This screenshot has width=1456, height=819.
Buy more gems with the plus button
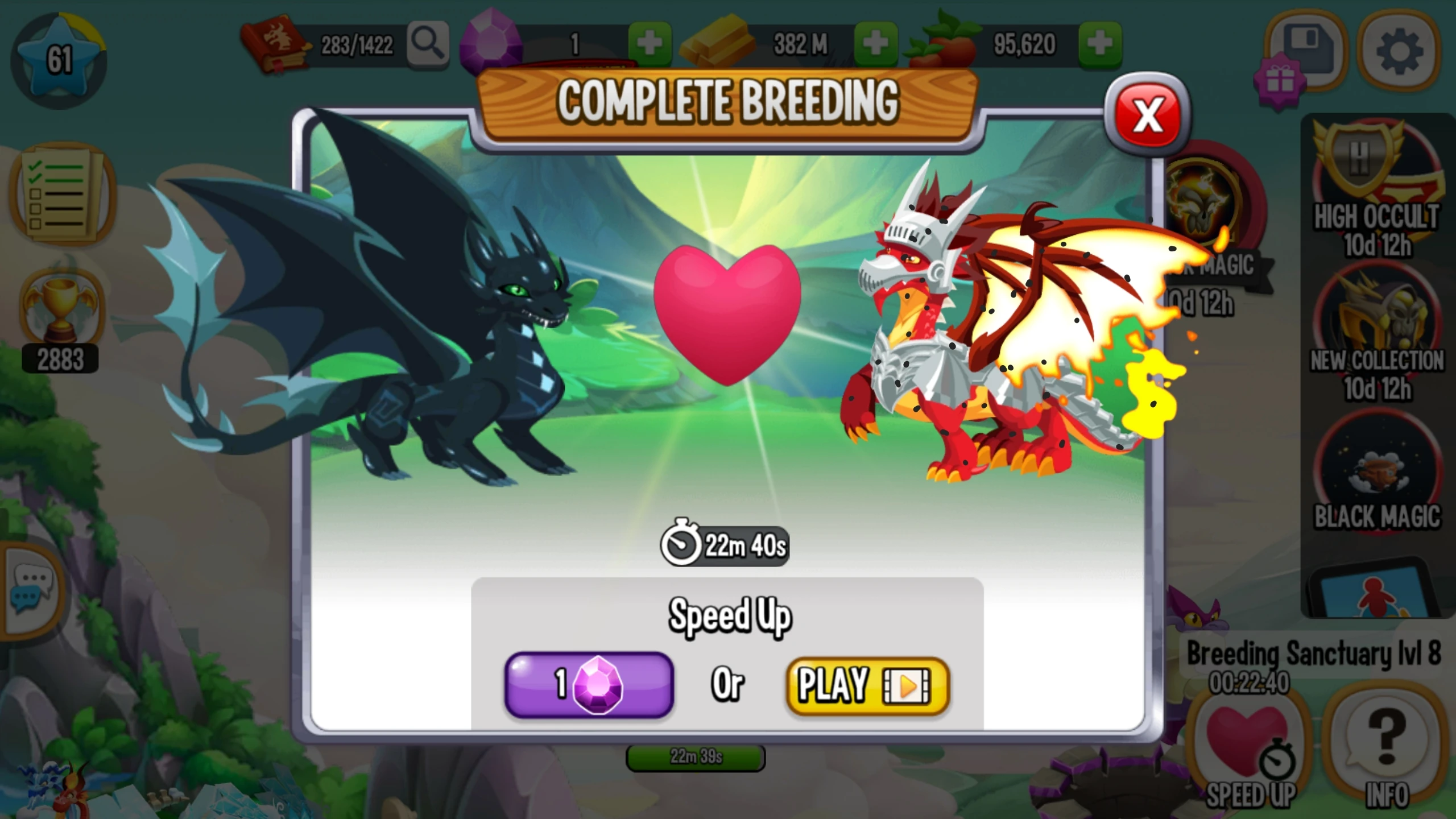648,44
